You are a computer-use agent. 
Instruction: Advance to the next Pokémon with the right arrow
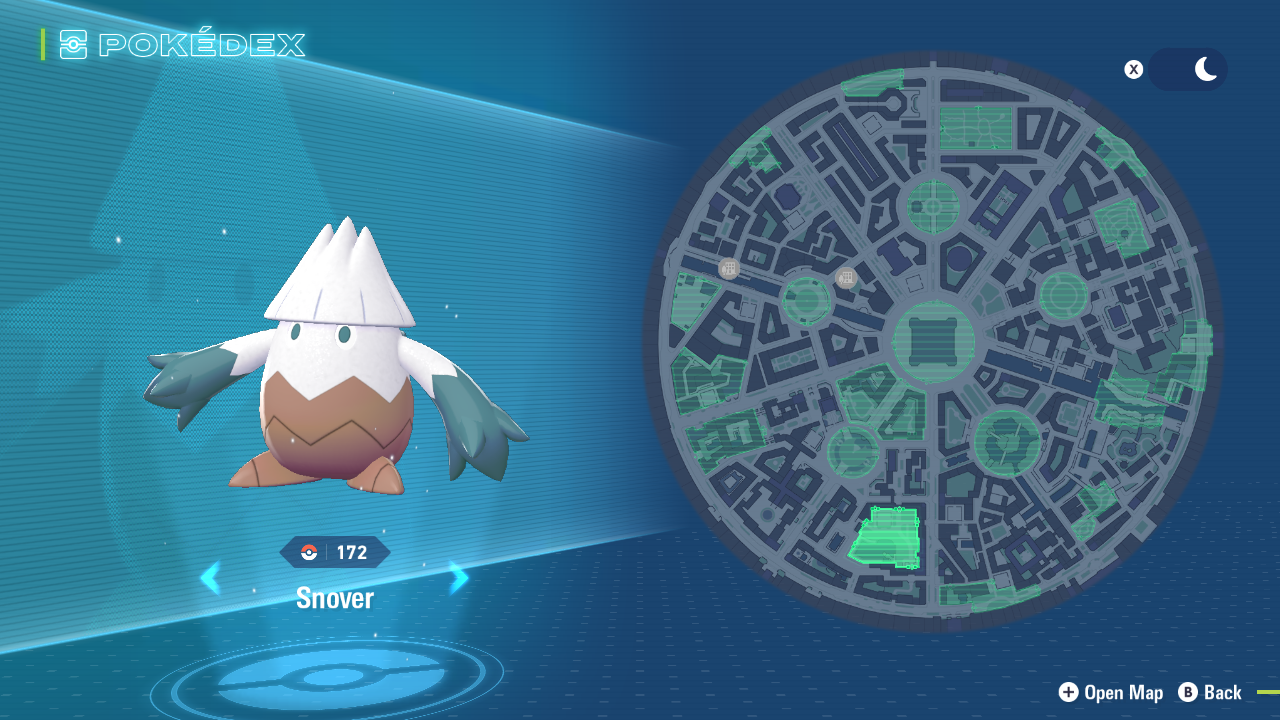click(x=458, y=578)
